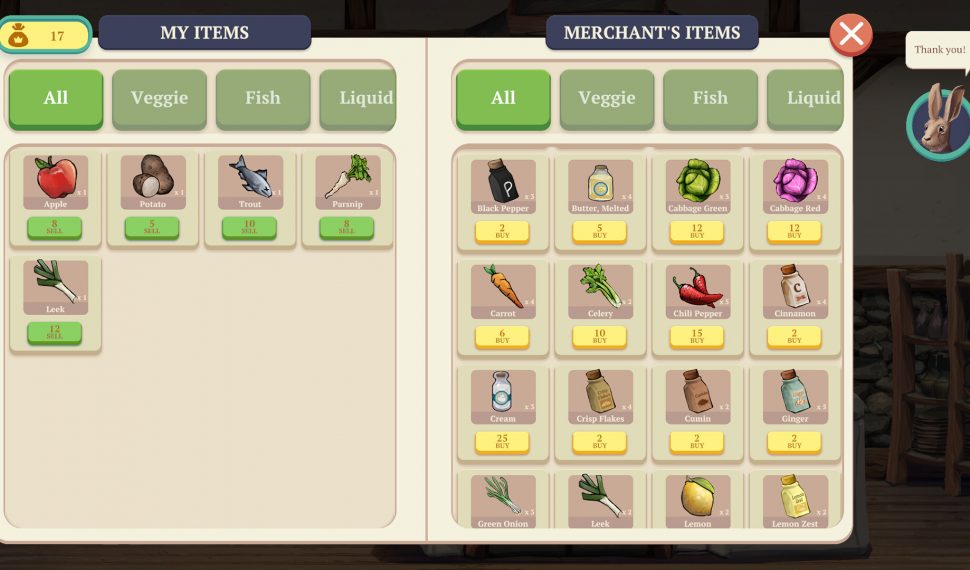Sell the Apple for 8 coins
970x570 pixels.
pos(55,227)
